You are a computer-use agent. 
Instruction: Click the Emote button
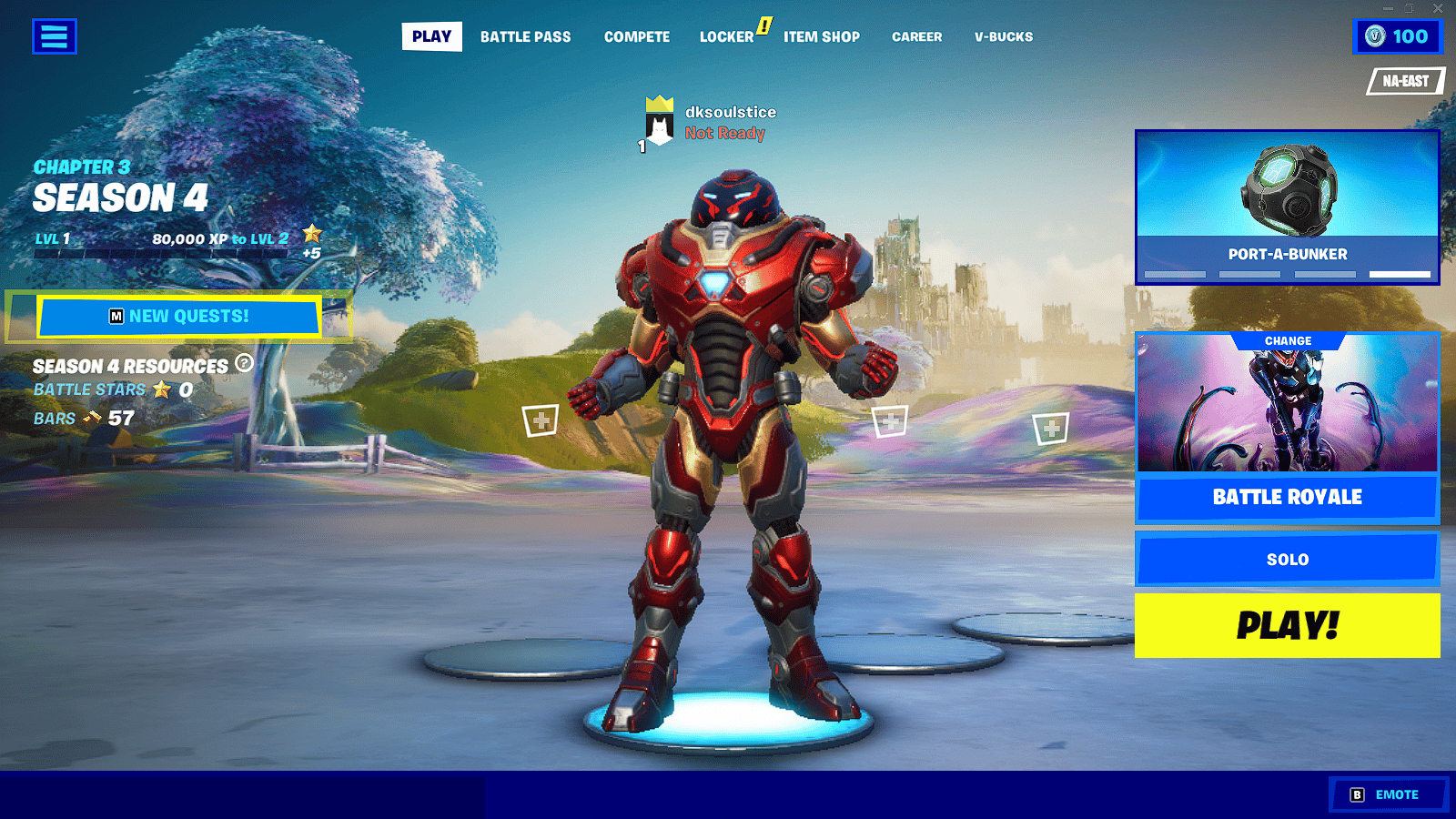[x=1390, y=793]
